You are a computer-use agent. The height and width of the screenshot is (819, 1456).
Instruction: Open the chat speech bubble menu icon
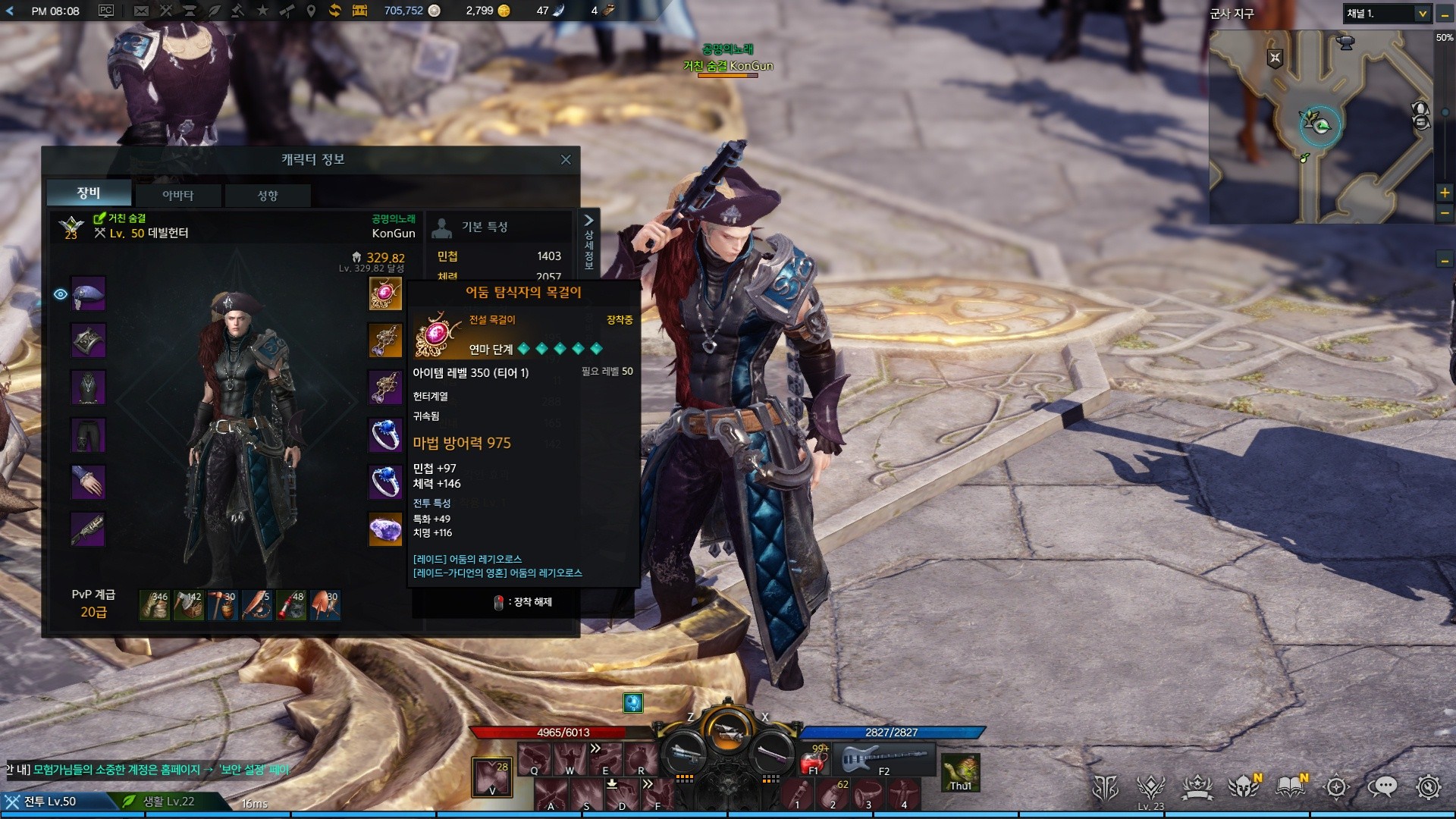tap(1382, 787)
